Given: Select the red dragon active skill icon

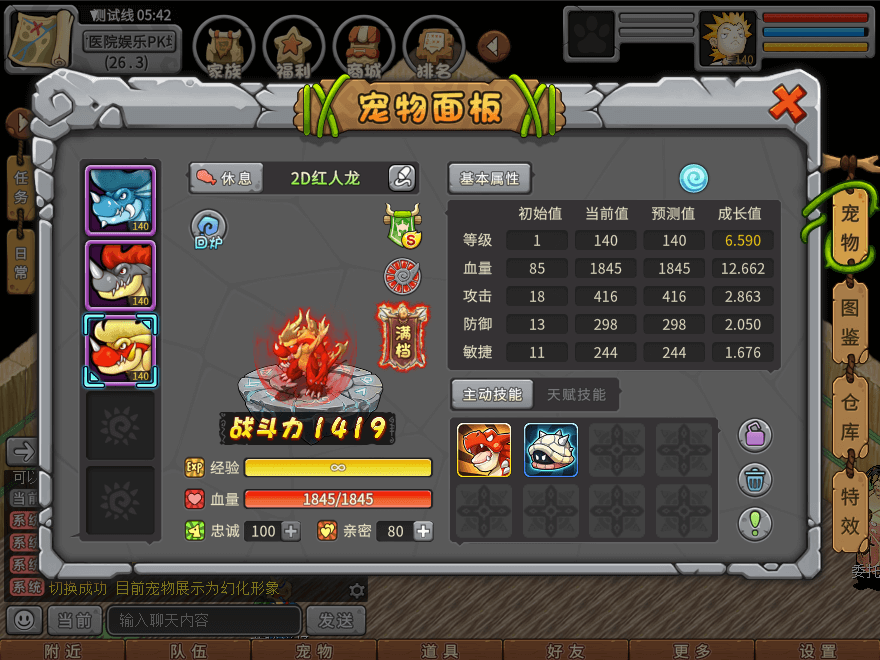Looking at the screenshot, I should point(484,450).
